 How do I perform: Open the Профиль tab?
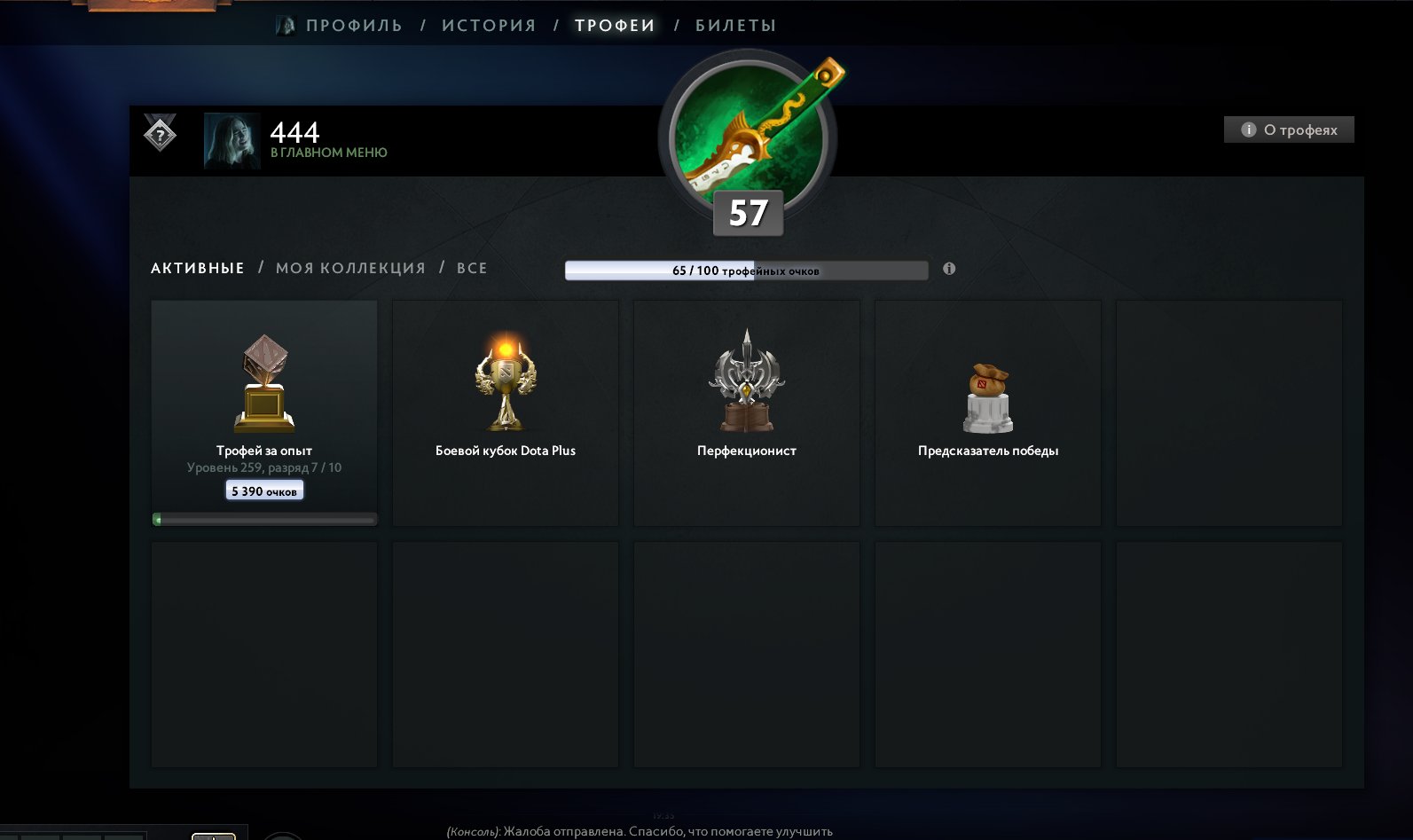[x=353, y=26]
